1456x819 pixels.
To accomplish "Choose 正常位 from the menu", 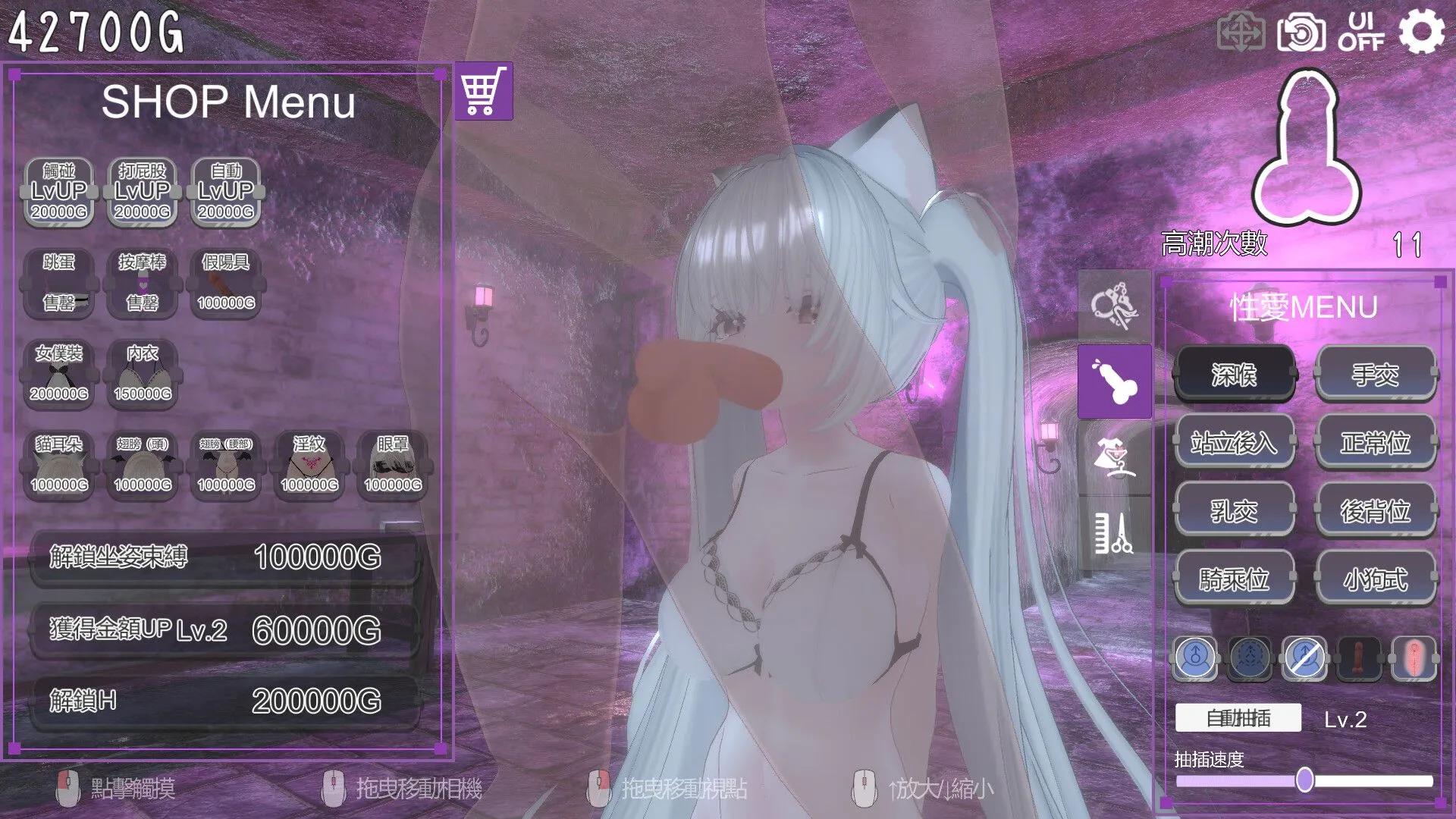I will 1375,442.
